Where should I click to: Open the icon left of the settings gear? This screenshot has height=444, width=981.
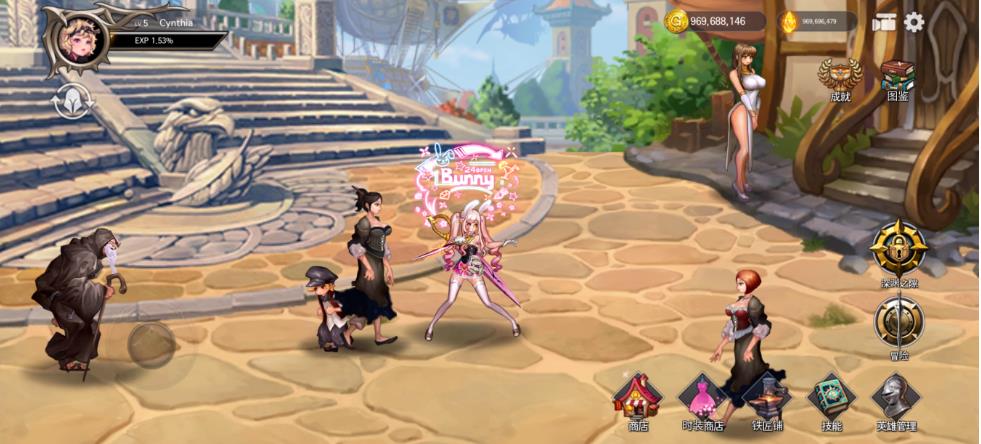(883, 22)
